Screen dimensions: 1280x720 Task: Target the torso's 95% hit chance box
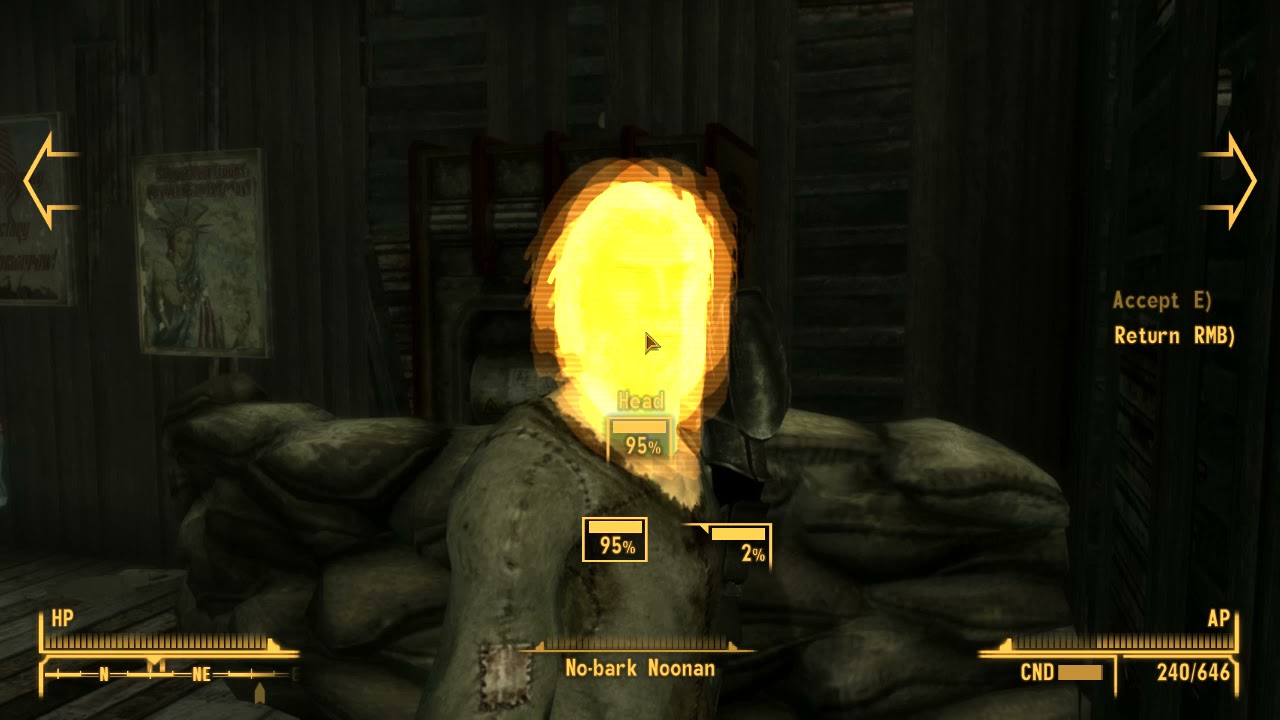615,539
